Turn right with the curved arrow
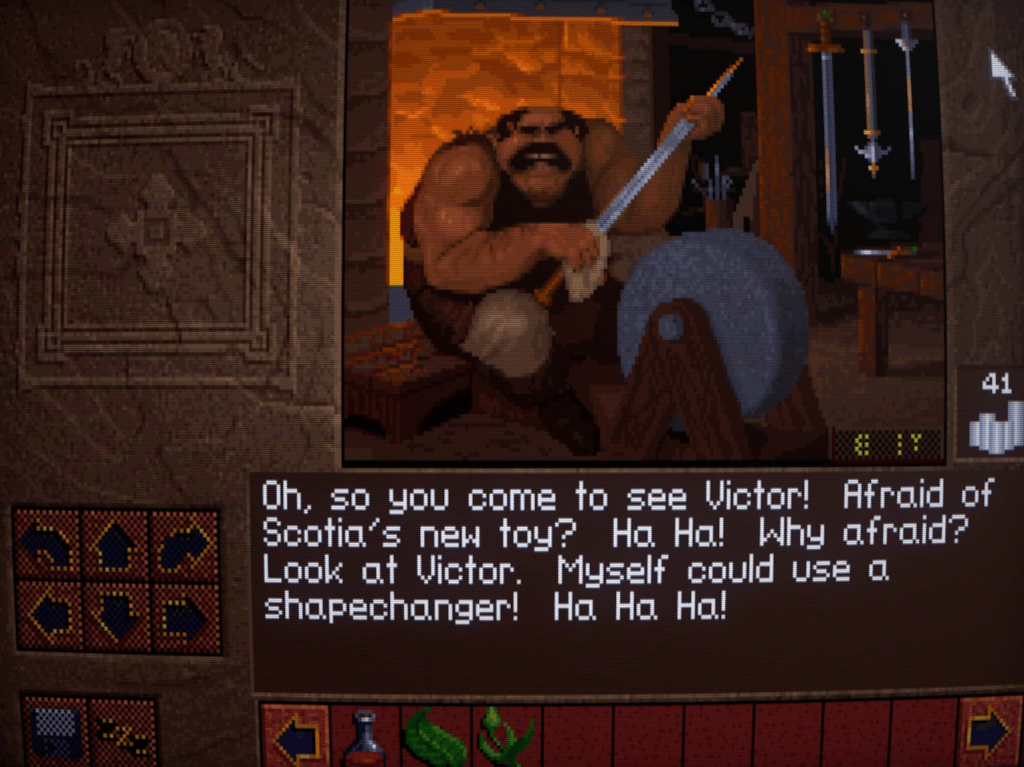Viewport: 1024px width, 767px height. 185,544
